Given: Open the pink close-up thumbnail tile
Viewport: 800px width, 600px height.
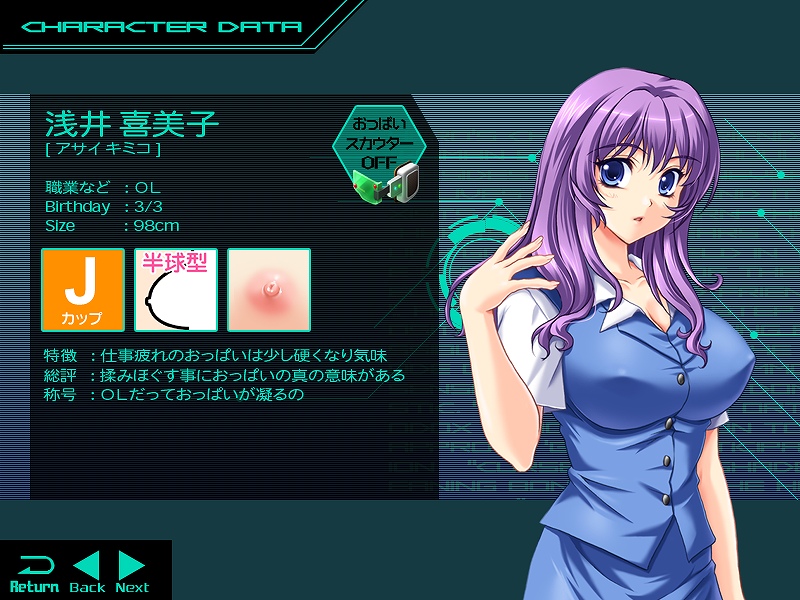Looking at the screenshot, I should [x=269, y=290].
